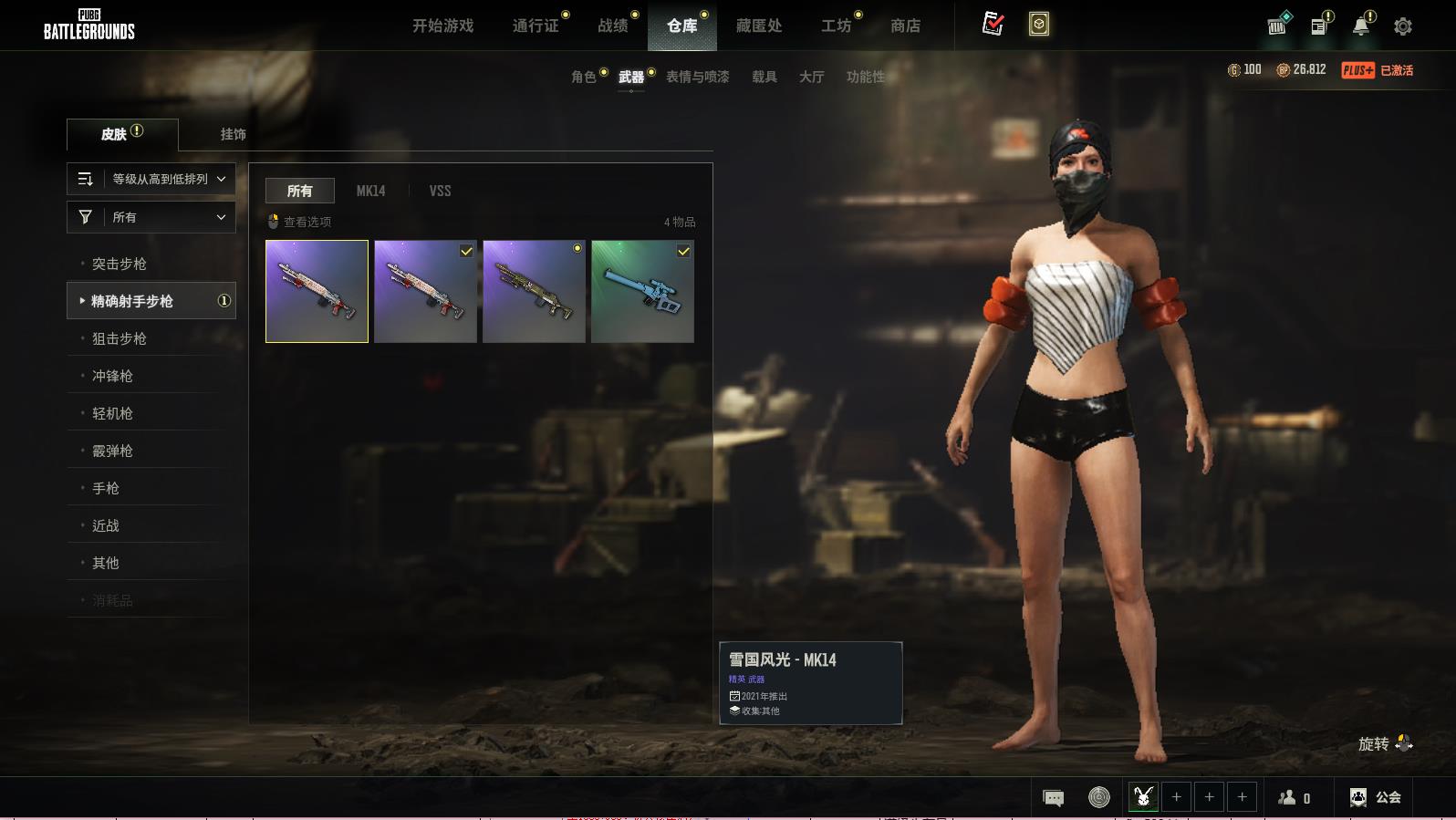Screen dimensions: 1456x820
Task: Choose the 狙击步枪 weapon category
Action: [x=120, y=338]
